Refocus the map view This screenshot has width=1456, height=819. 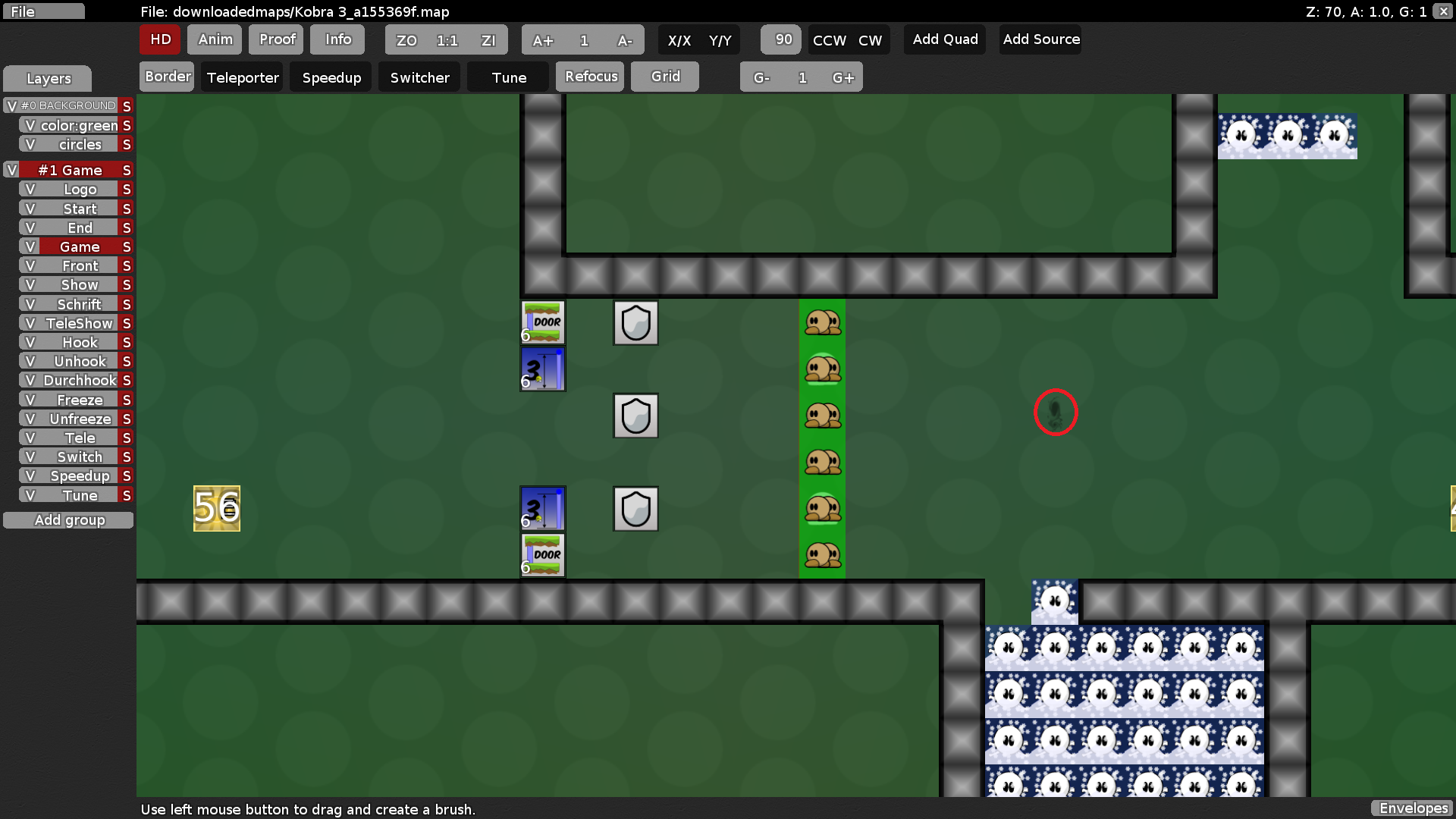click(590, 76)
